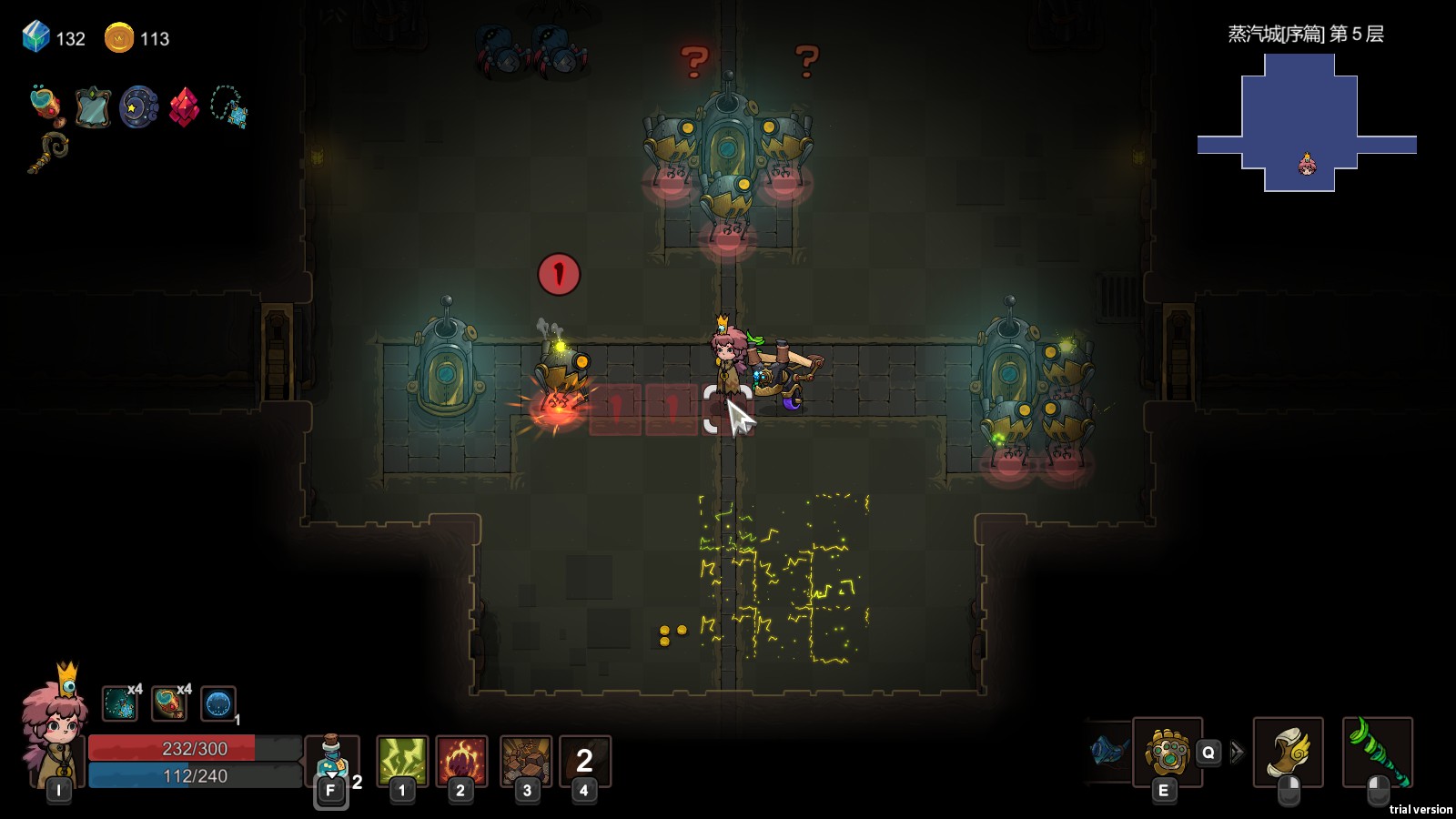This screenshot has height=819, width=1456.
Task: Activate the green lightning skill
Action: coord(402,760)
